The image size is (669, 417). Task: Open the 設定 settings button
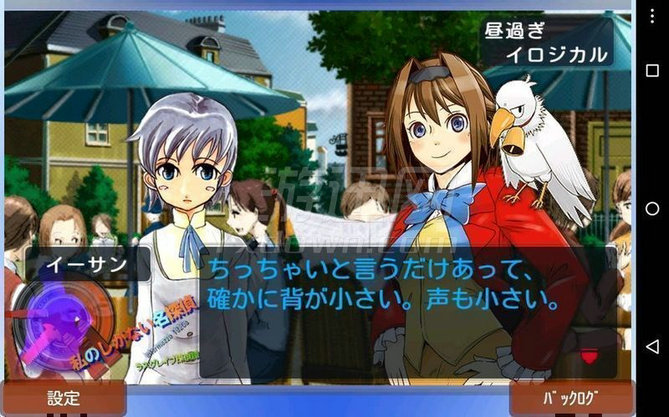pos(63,398)
